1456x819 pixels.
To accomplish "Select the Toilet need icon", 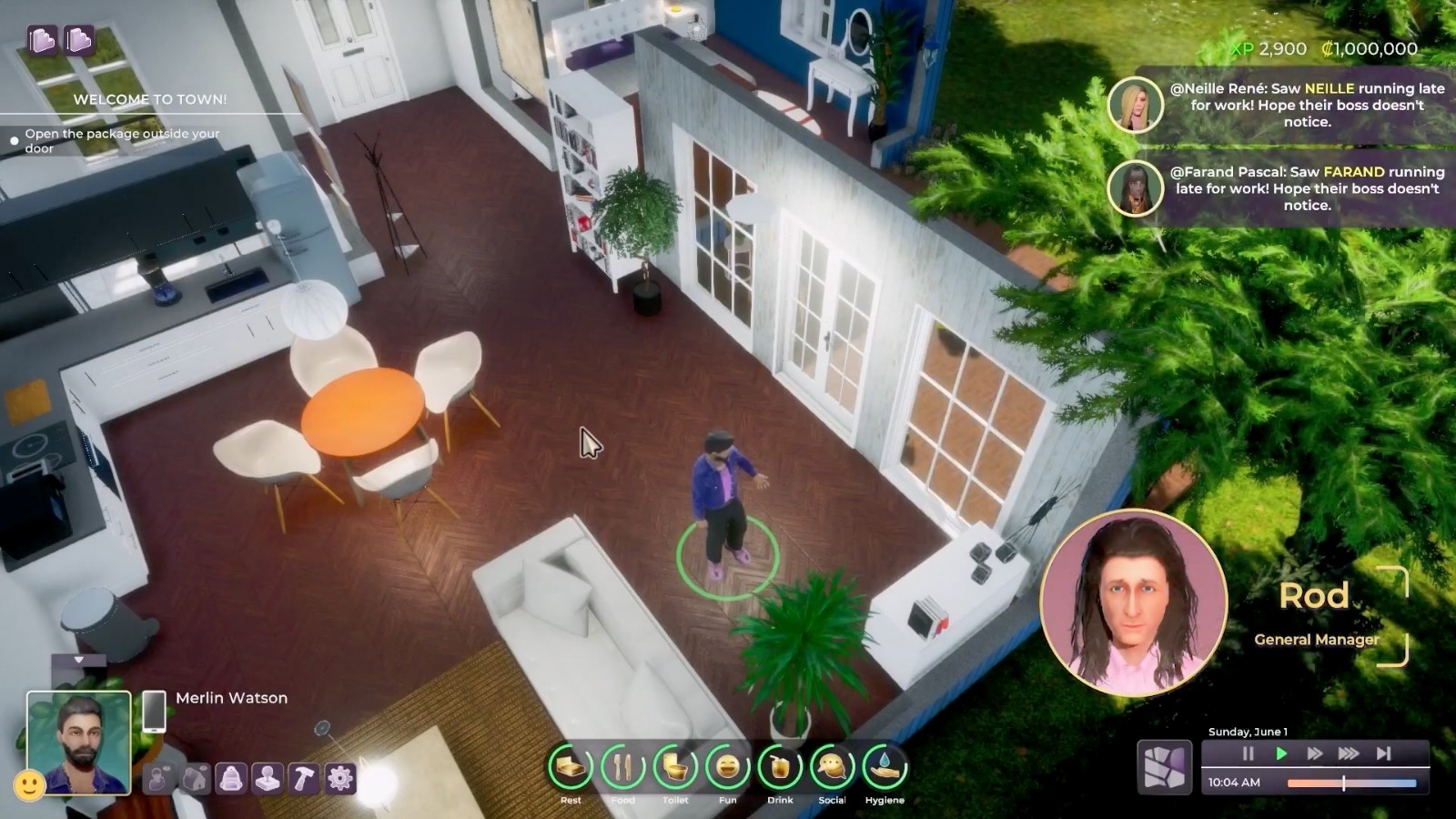I will click(x=675, y=769).
